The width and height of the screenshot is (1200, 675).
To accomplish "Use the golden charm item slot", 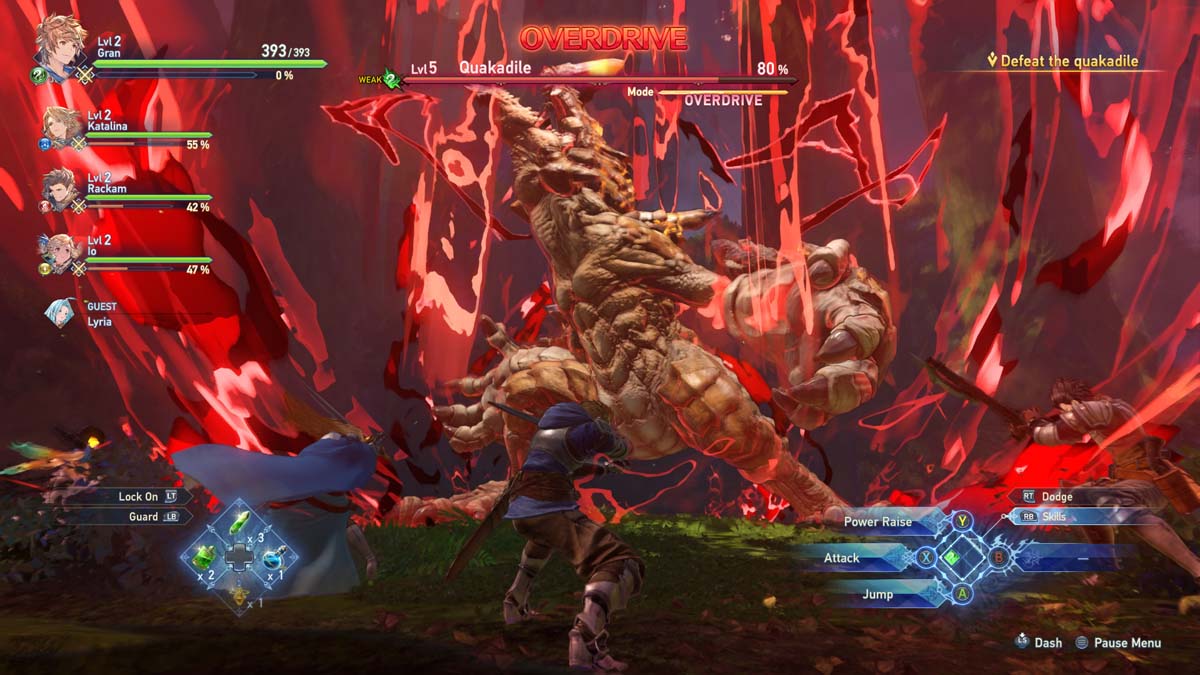I will [239, 594].
